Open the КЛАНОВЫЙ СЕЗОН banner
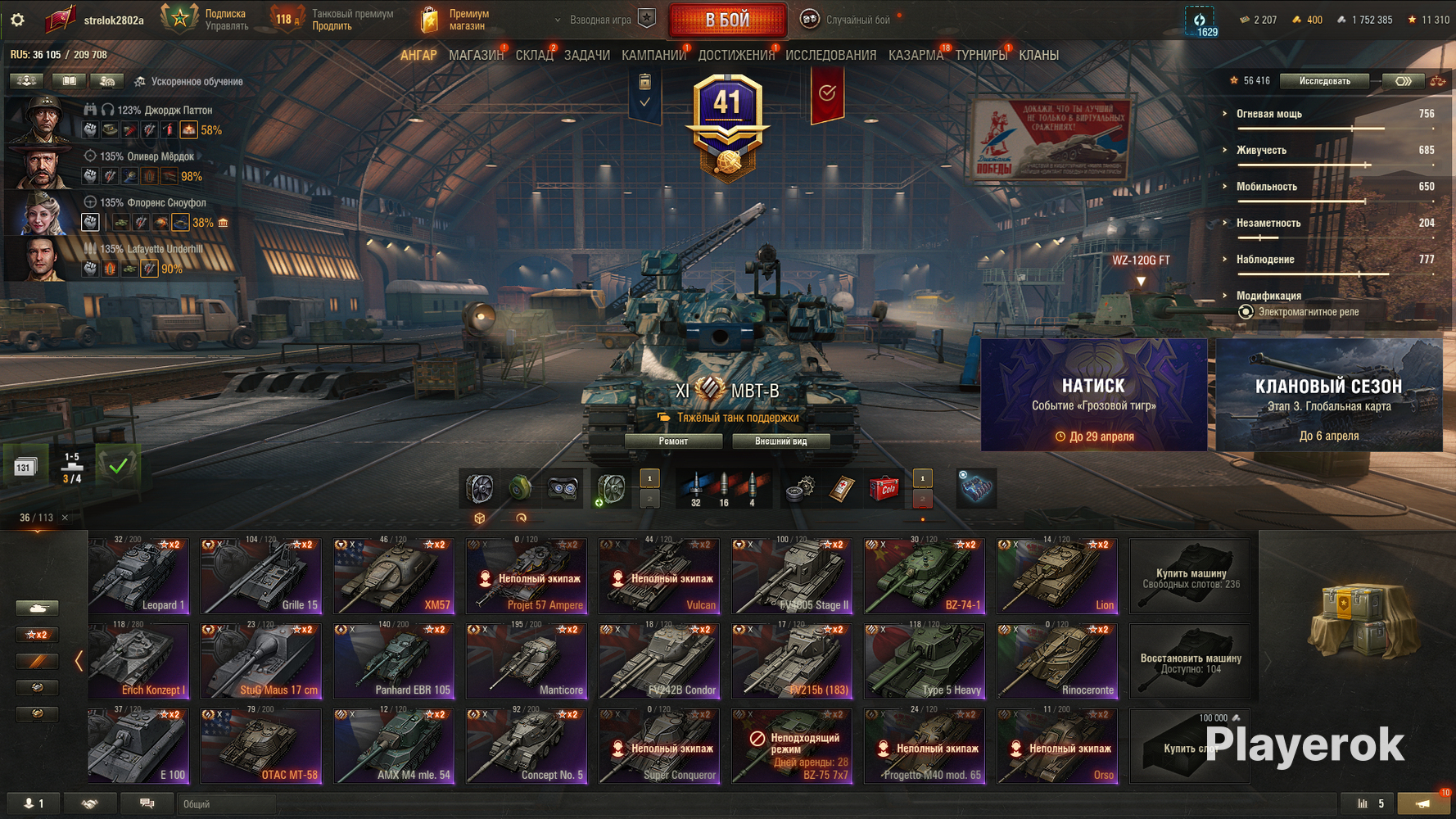 tap(1328, 395)
